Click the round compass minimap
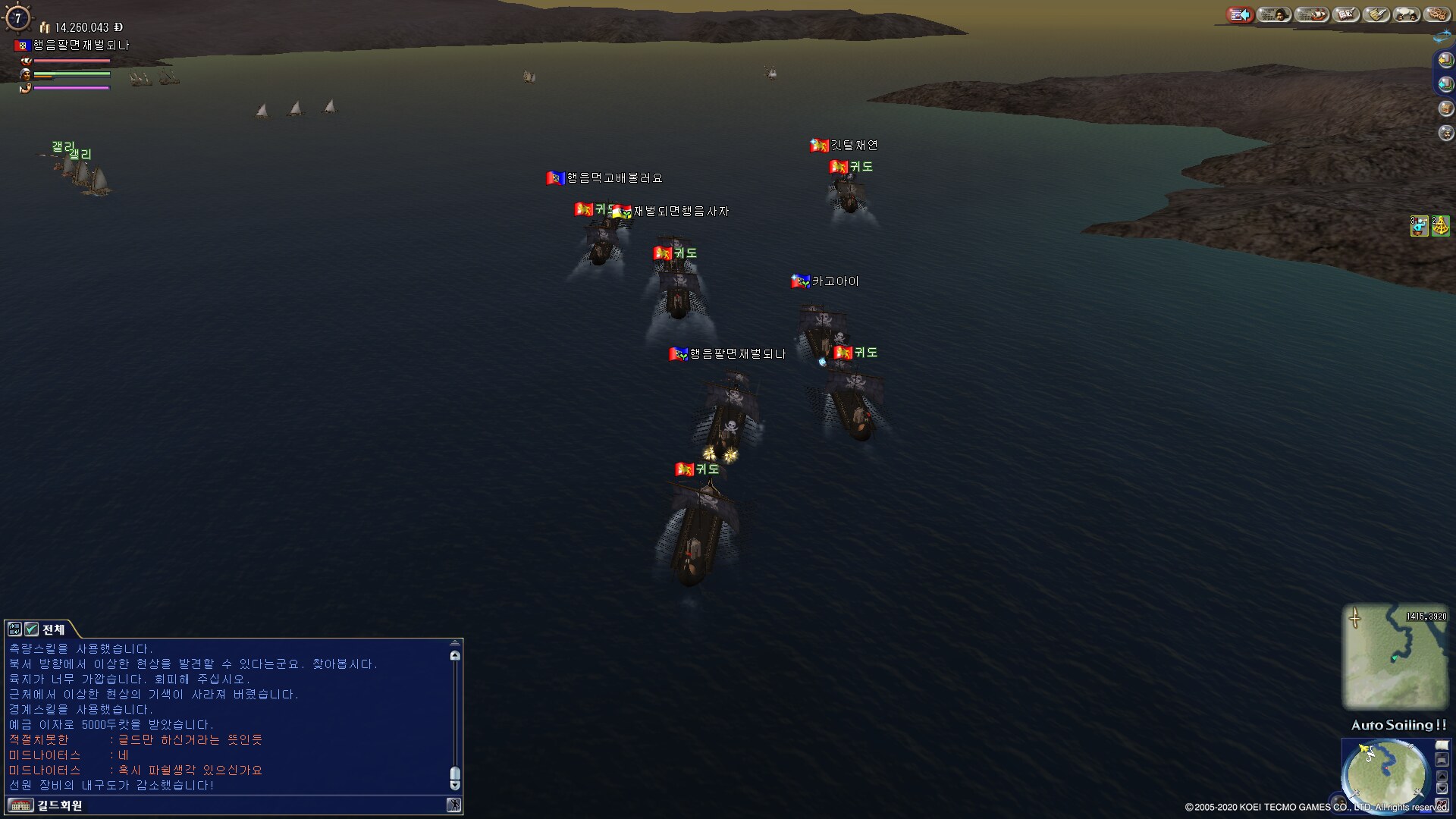 pos(1385,775)
